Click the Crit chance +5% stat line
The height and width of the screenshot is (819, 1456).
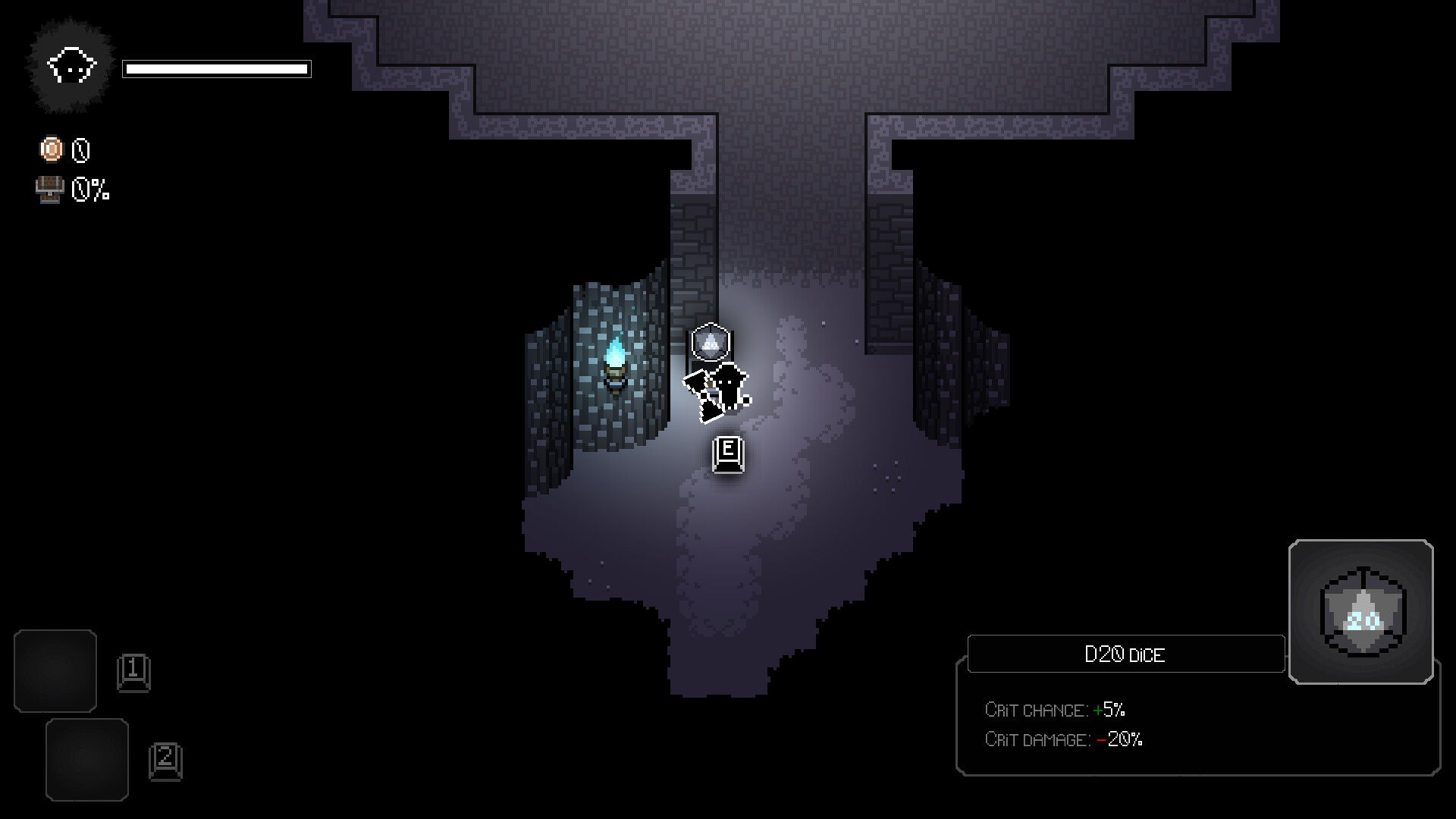pos(1055,710)
